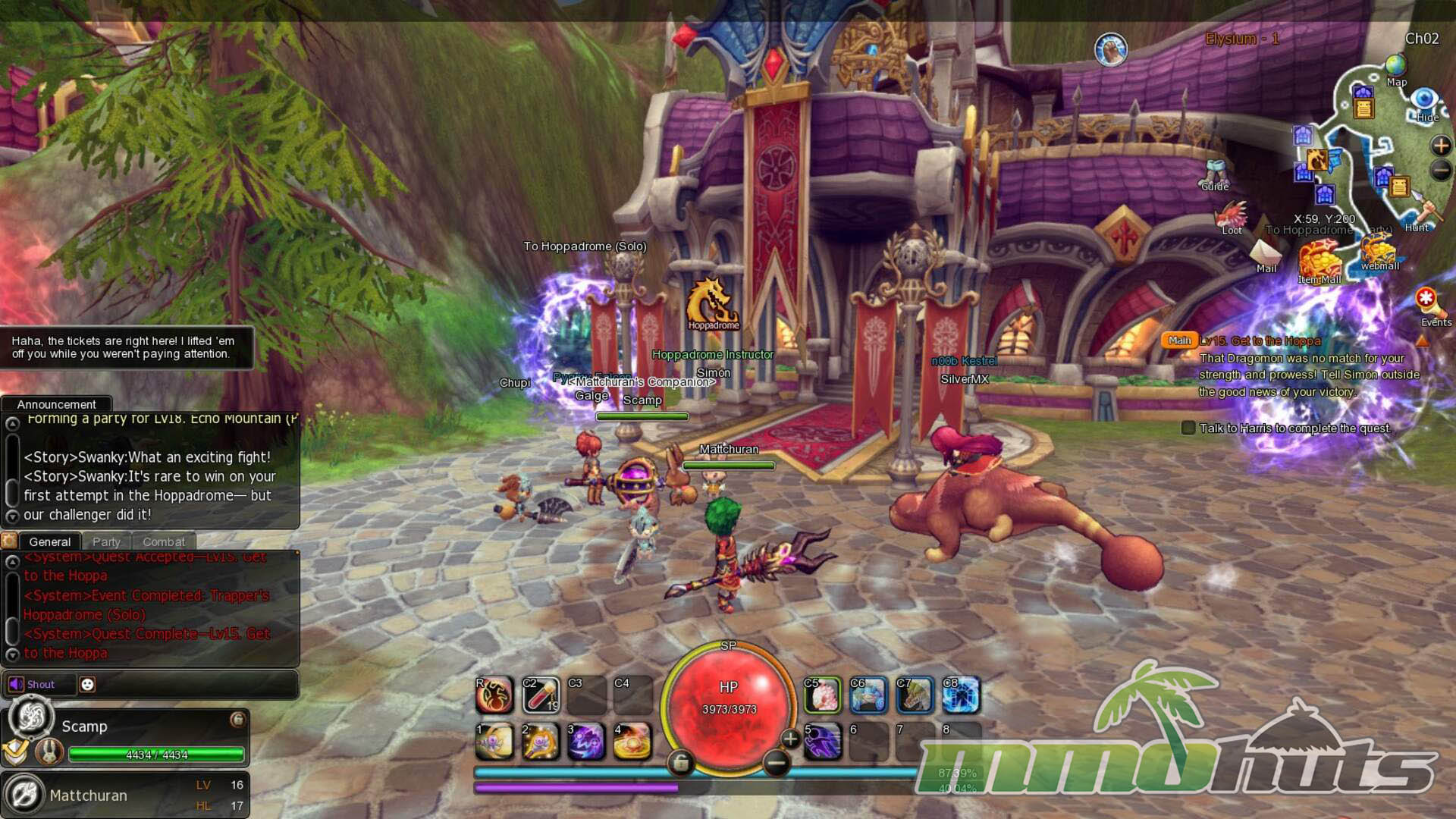Toggle the hotbar padlock button
Image resolution: width=1456 pixels, height=819 pixels.
[x=680, y=763]
